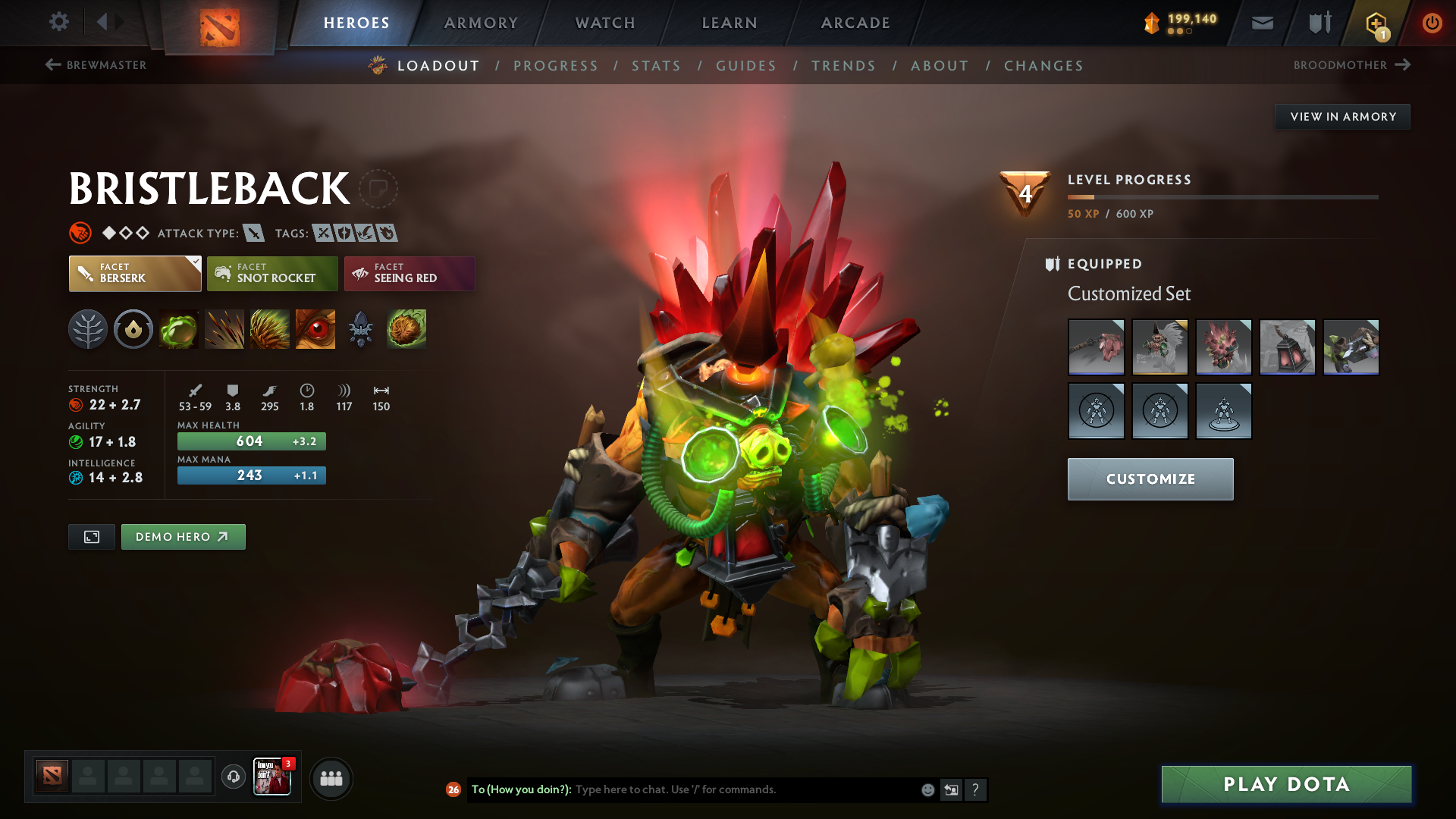Launch the Demo Hero mode
This screenshot has width=1456, height=819.
pos(183,537)
